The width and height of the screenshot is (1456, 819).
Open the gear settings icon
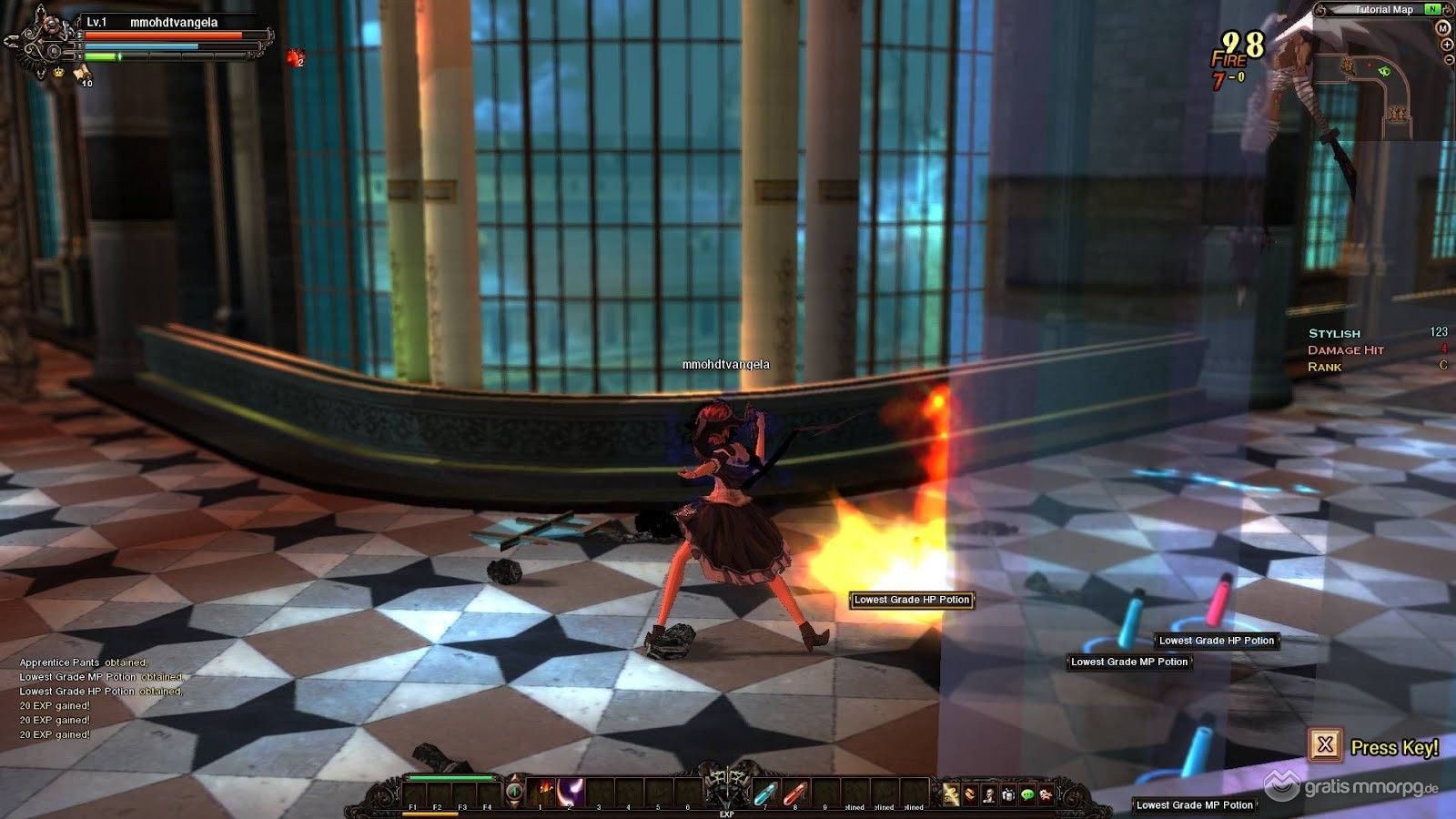tap(1046, 794)
